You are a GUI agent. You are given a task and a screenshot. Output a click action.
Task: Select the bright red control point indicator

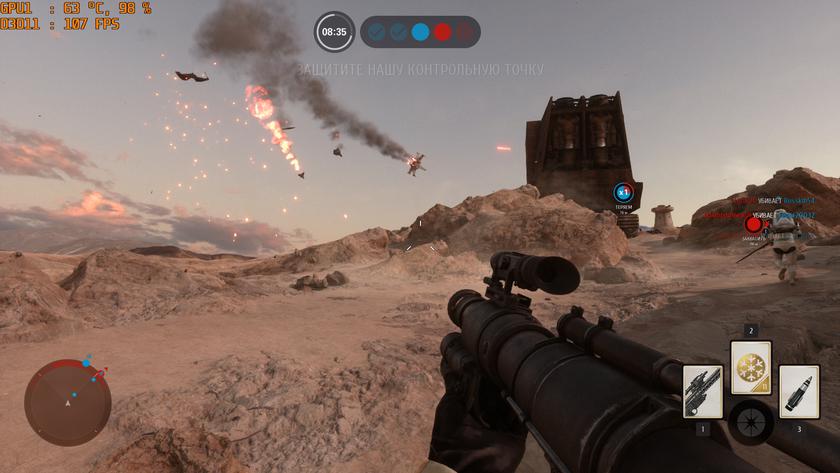click(x=442, y=32)
